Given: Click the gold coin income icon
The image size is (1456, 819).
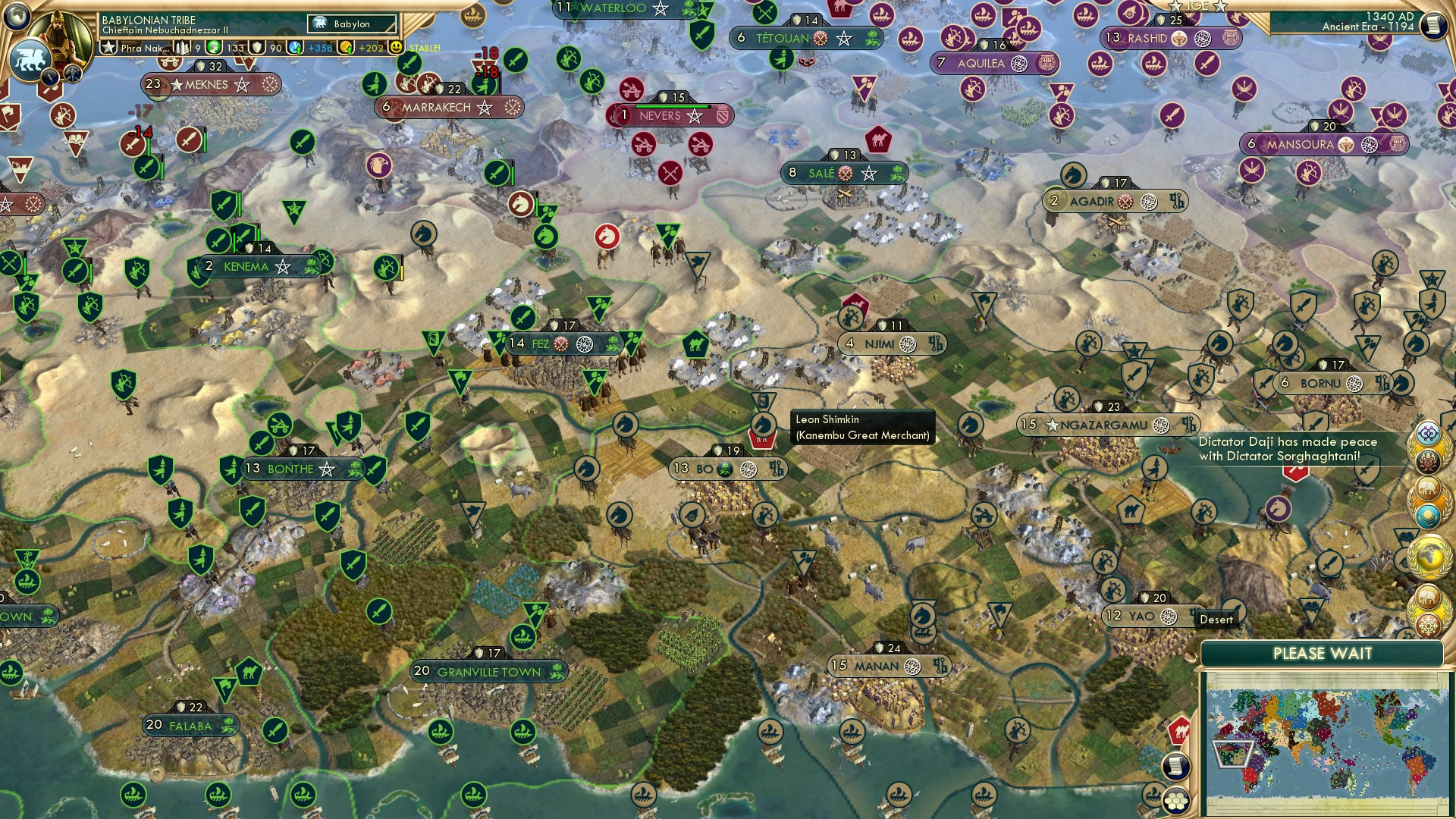Looking at the screenshot, I should (346, 47).
